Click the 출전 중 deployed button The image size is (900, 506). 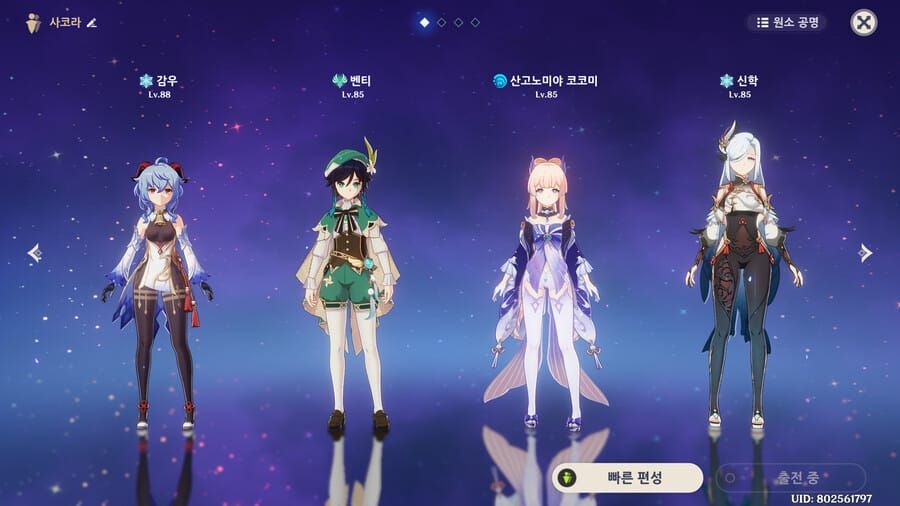point(790,477)
